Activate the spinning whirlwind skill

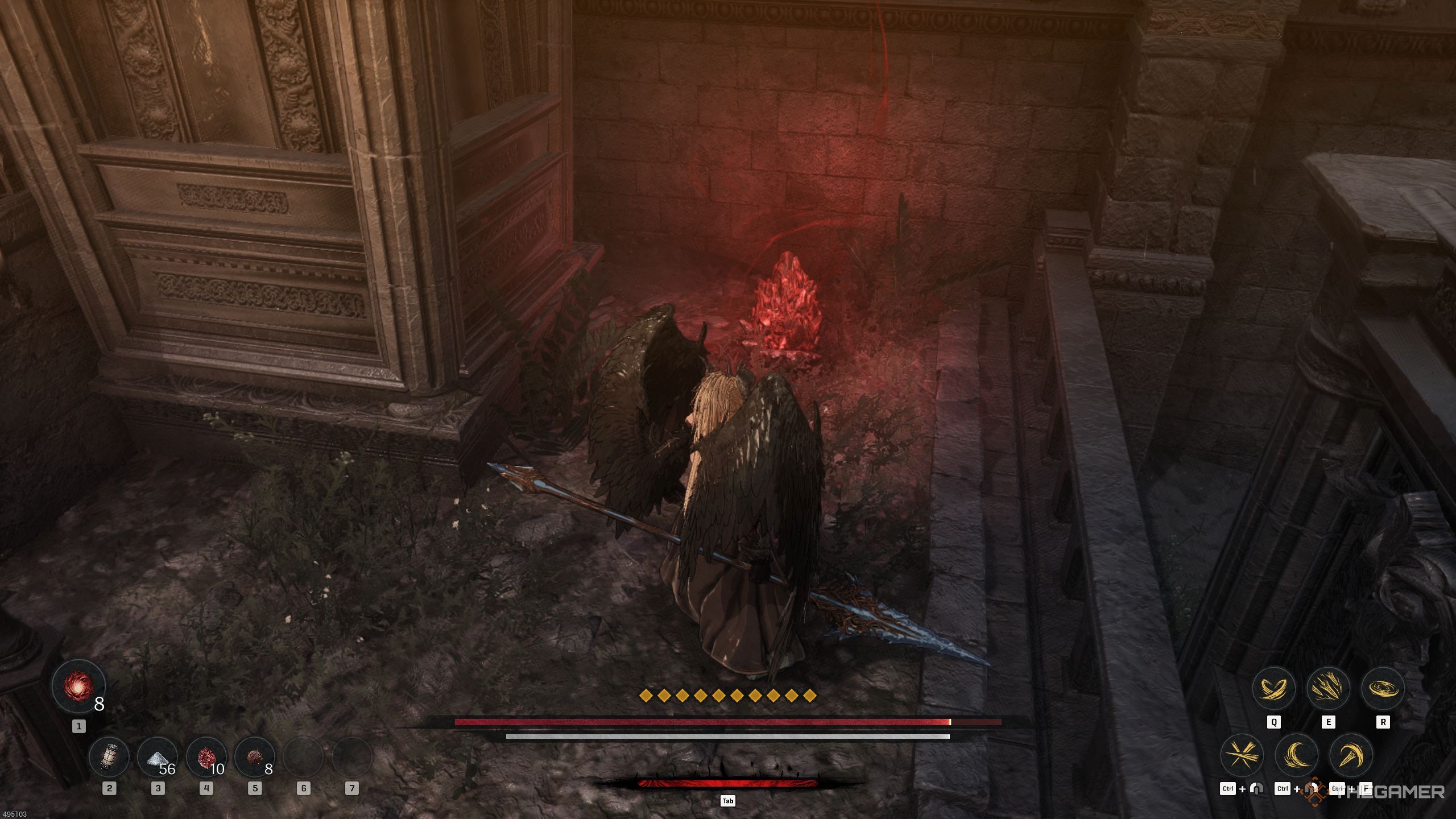point(1383,689)
